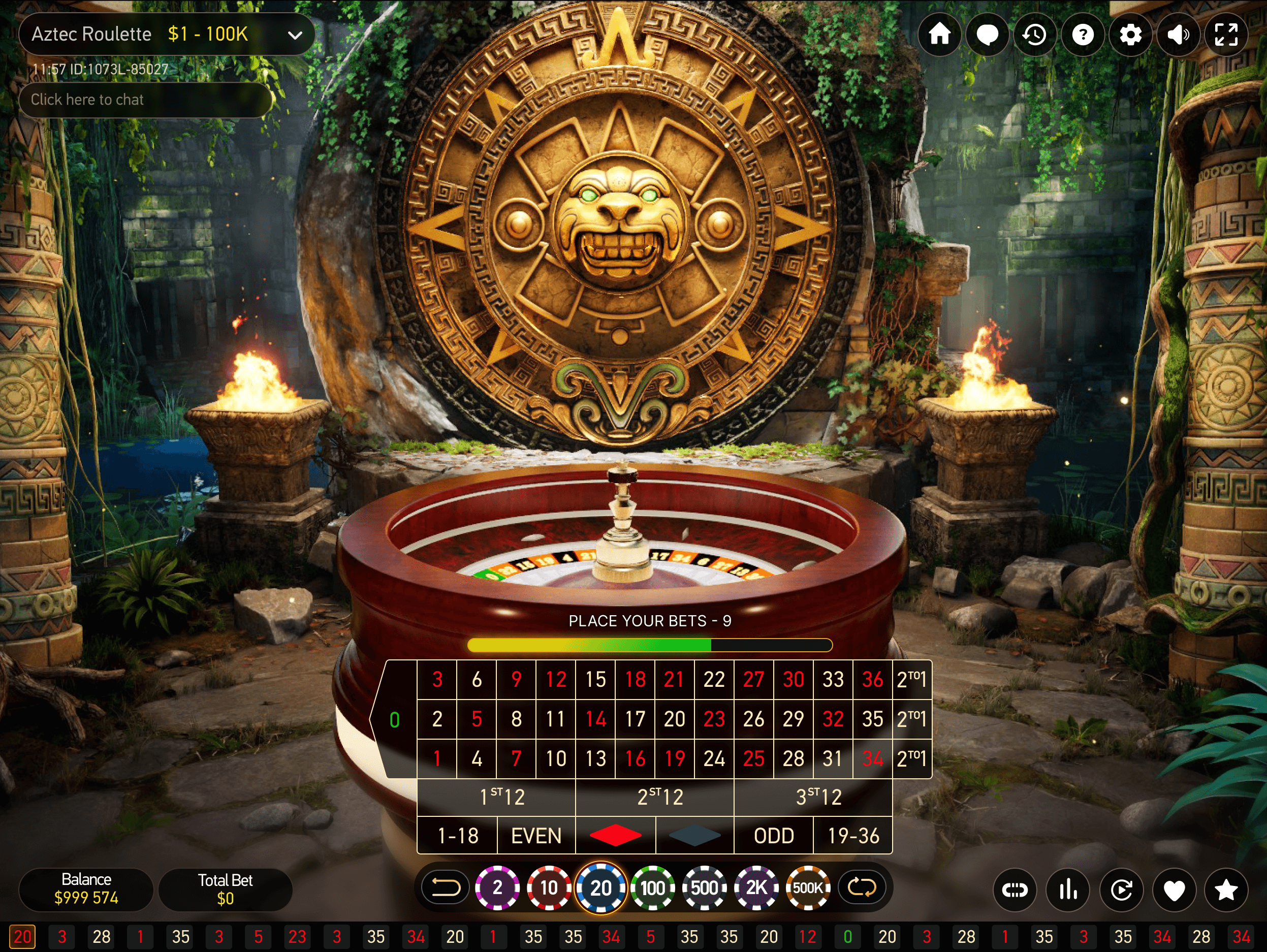This screenshot has width=1267, height=952.
Task: Bet on the red diamond
Action: click(x=615, y=836)
